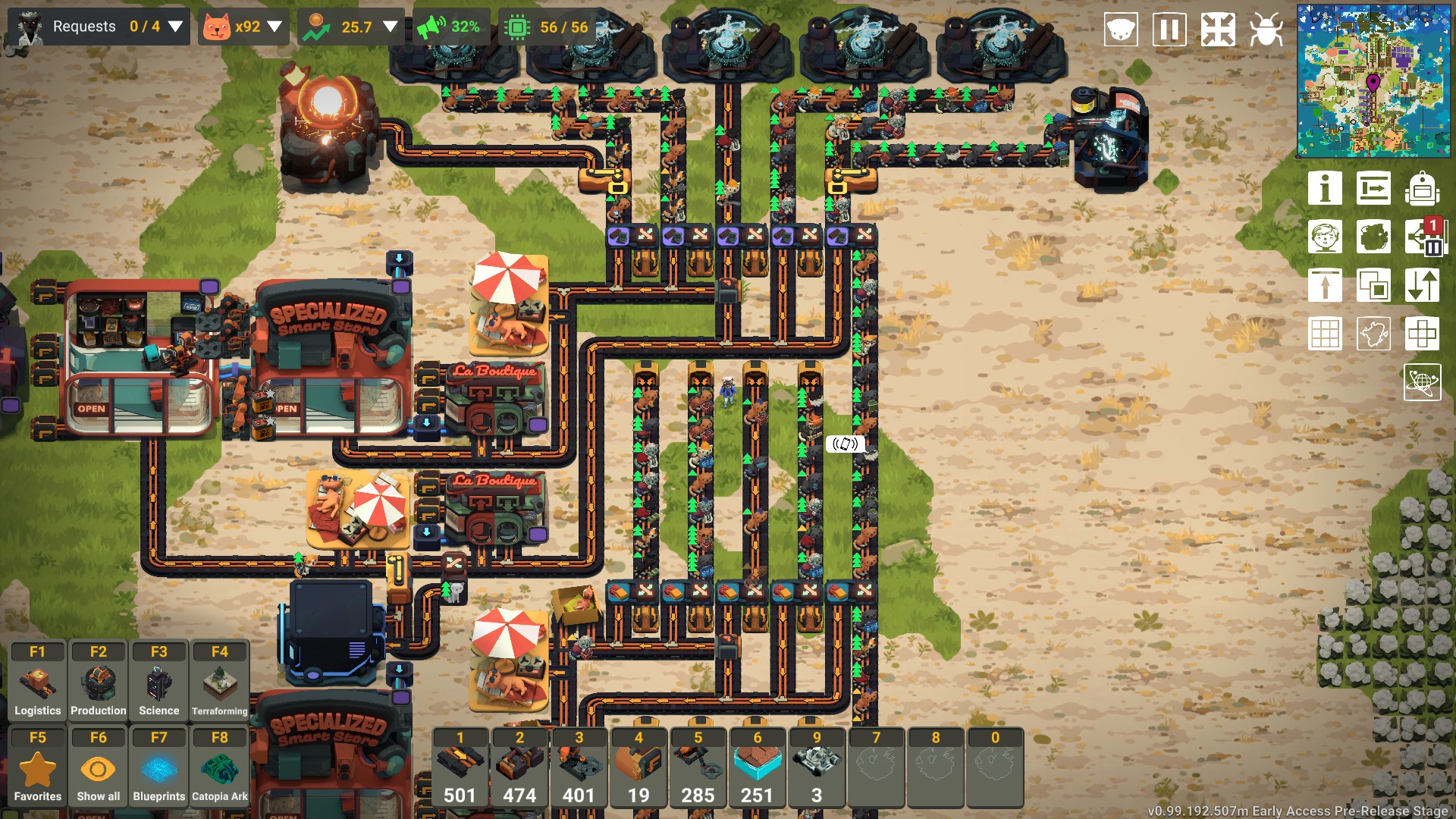Toggle the collapse-arrows view icon

[1217, 30]
